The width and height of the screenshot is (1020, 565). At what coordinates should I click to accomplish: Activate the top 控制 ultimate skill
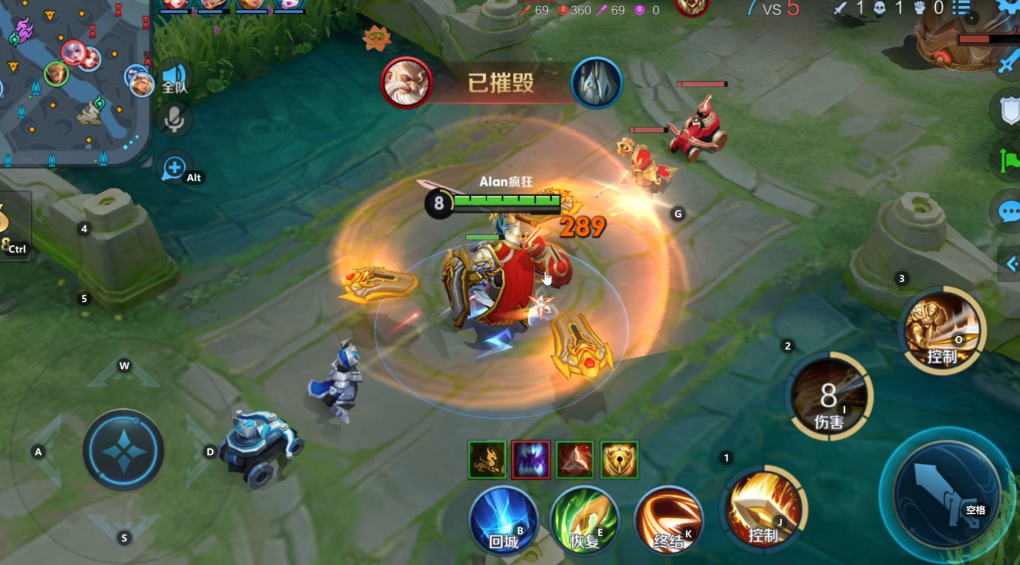coord(943,332)
